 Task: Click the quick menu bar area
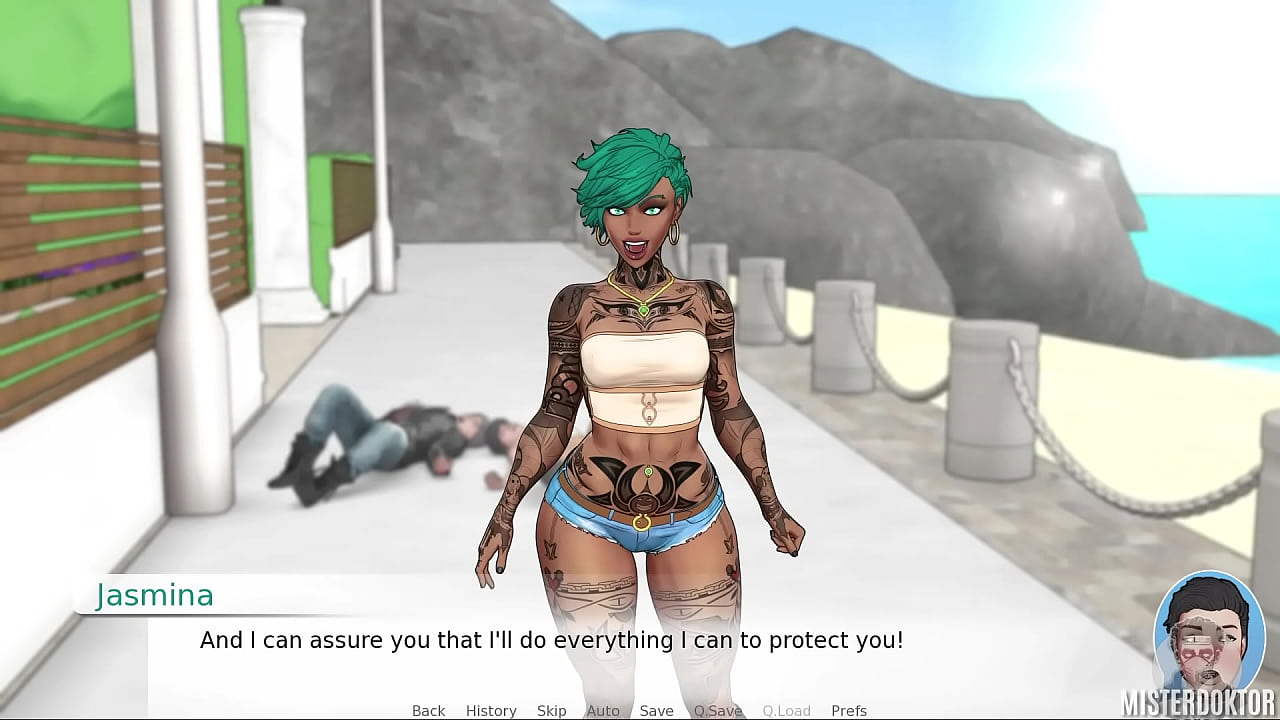[x=640, y=710]
